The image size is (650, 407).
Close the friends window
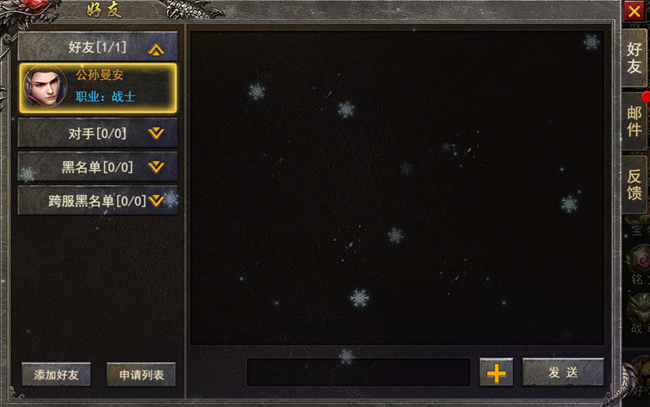(x=634, y=11)
